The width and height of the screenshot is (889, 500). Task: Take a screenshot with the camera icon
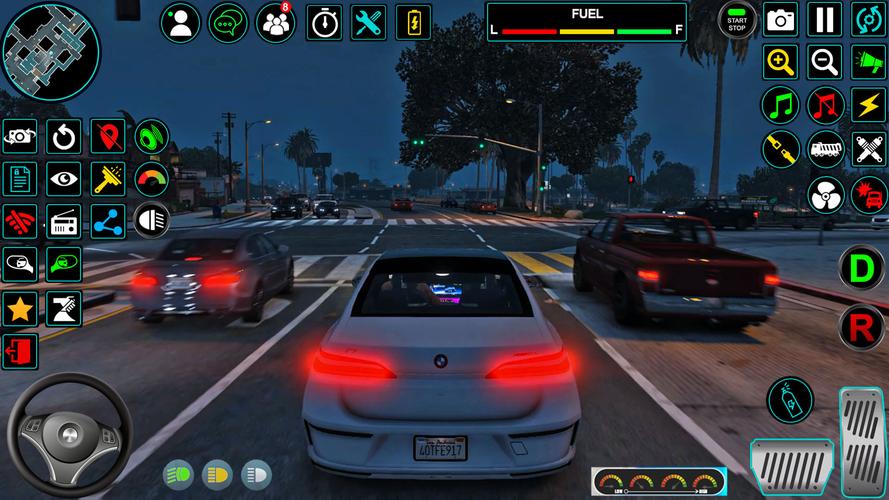point(780,20)
